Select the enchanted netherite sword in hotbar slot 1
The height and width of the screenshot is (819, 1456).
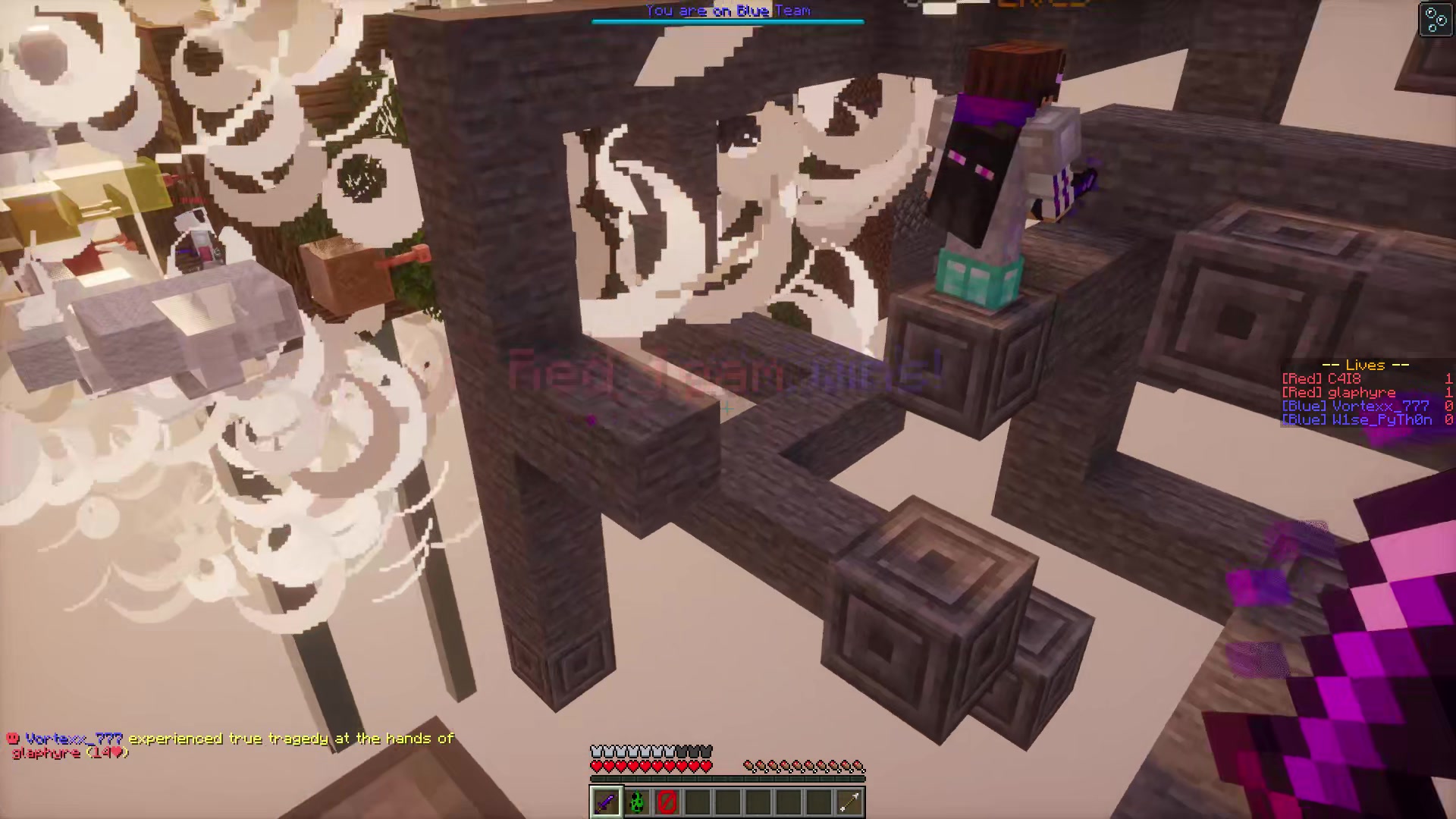(x=605, y=802)
